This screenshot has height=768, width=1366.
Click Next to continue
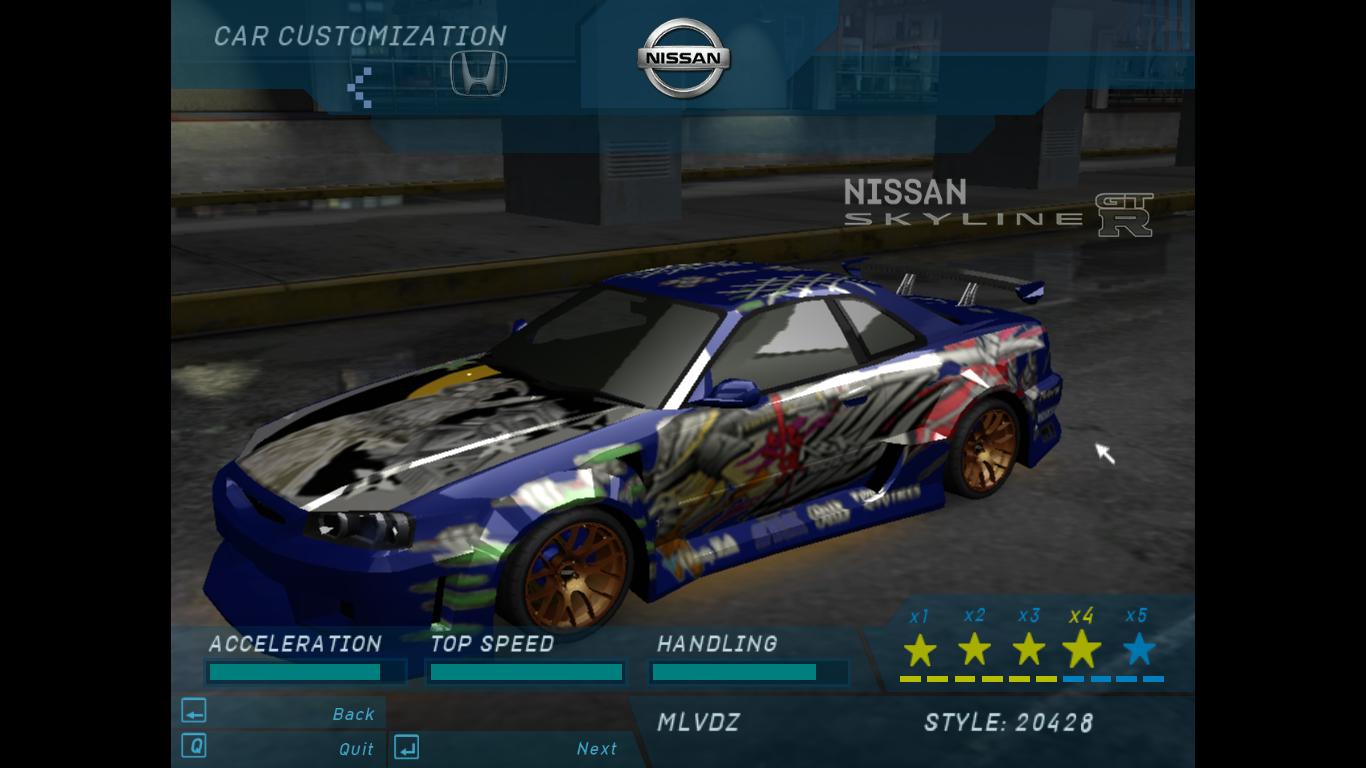tap(598, 749)
